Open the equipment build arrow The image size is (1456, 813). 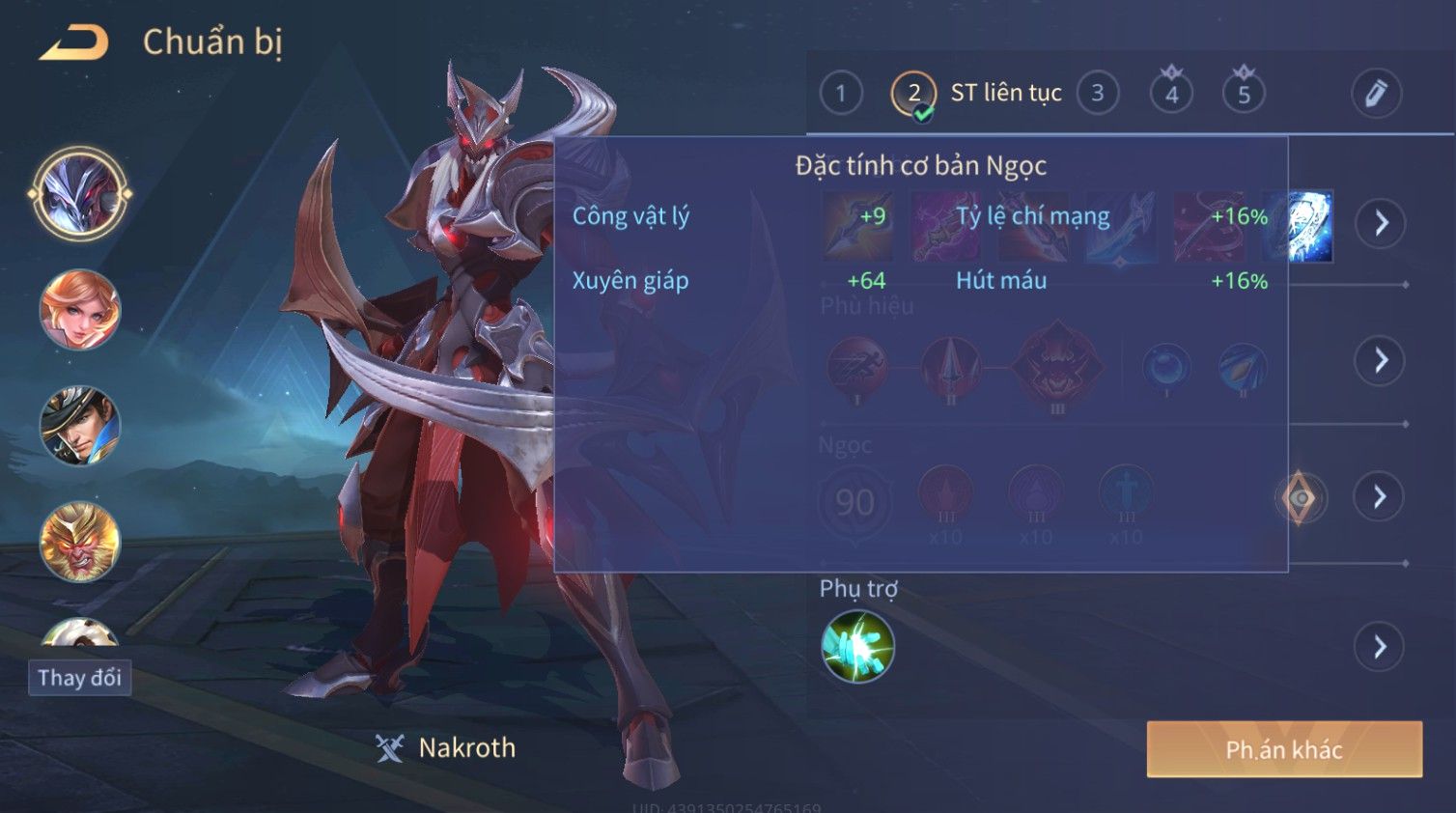(1380, 223)
